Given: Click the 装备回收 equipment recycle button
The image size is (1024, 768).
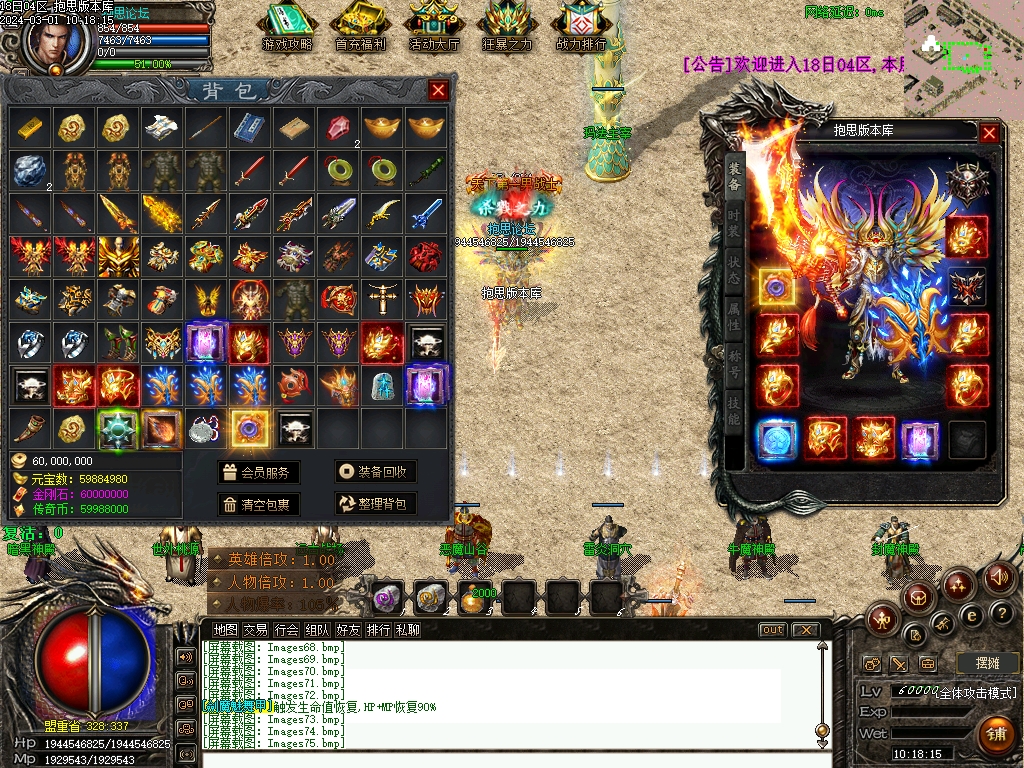Looking at the screenshot, I should (x=375, y=473).
